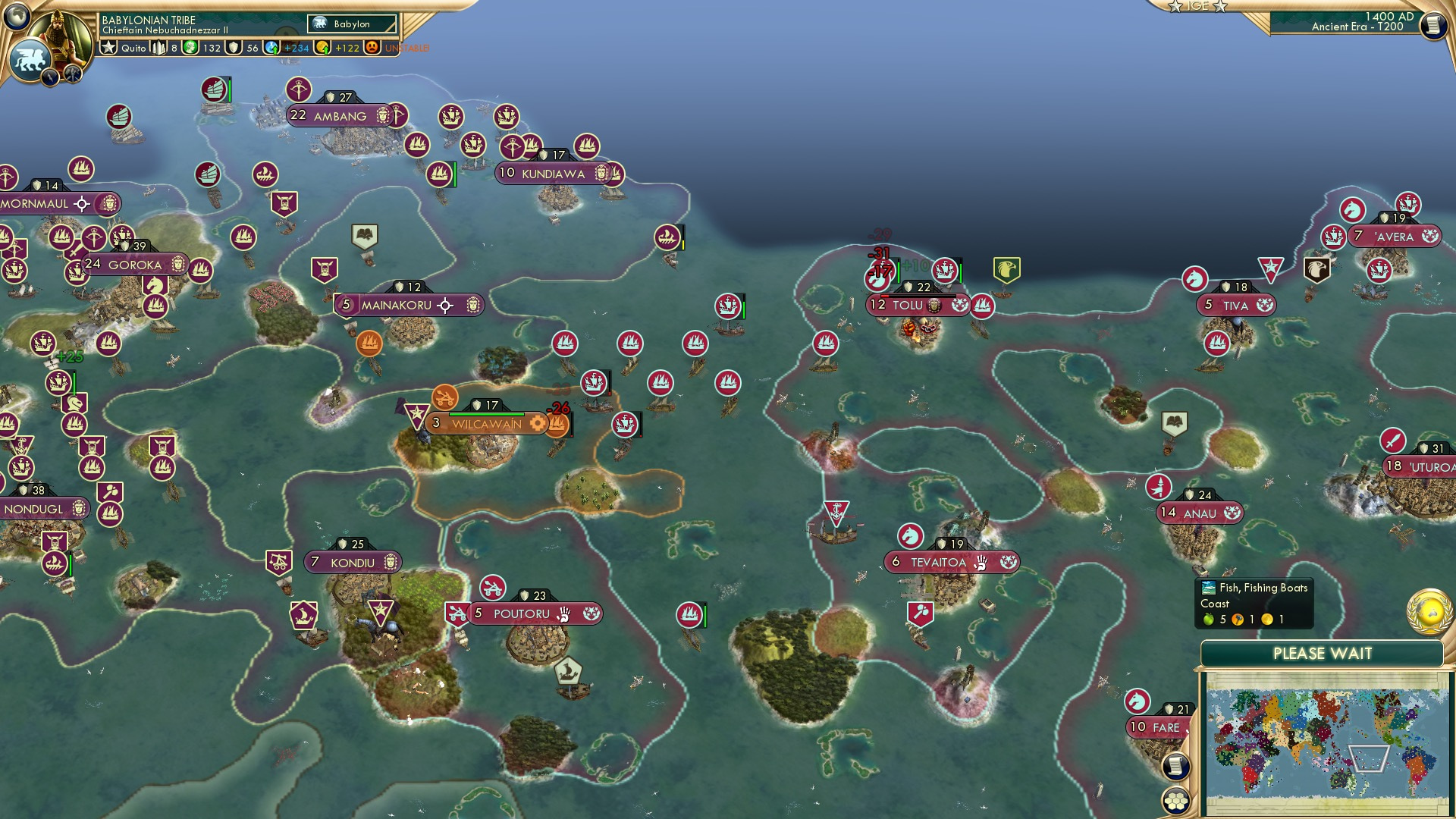Viewport: 1456px width, 819px height.
Task: Toggle strategic view with the hex button
Action: click(x=1176, y=802)
